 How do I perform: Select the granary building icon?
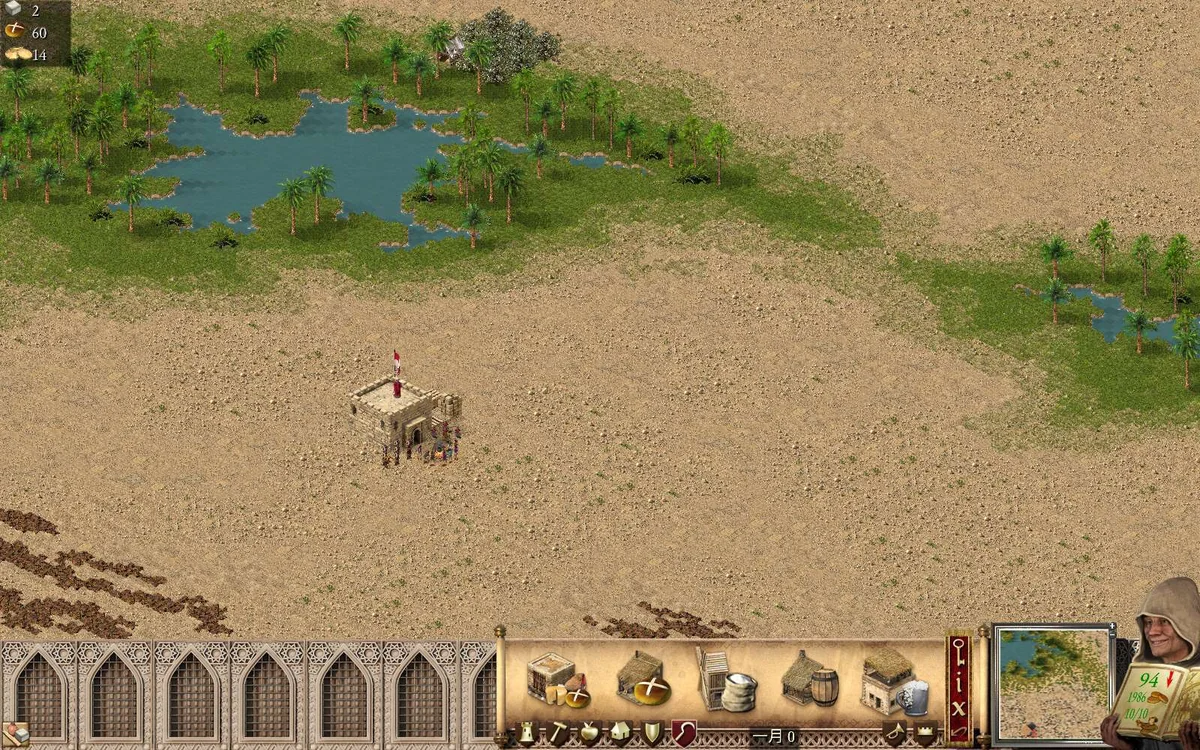pos(556,679)
